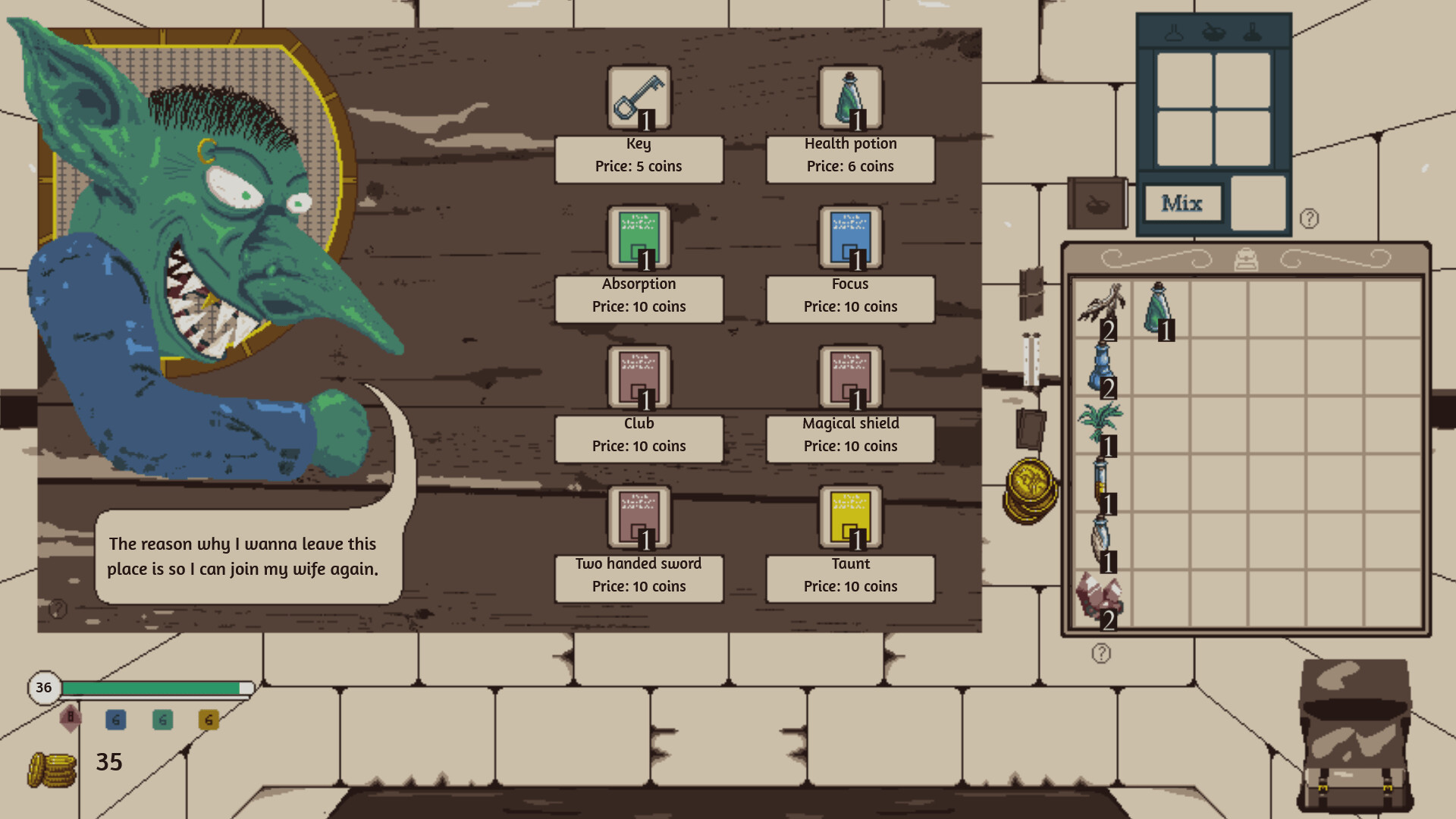Viewport: 1456px width, 819px height.
Task: Pick the Taunt card
Action: tap(850, 517)
